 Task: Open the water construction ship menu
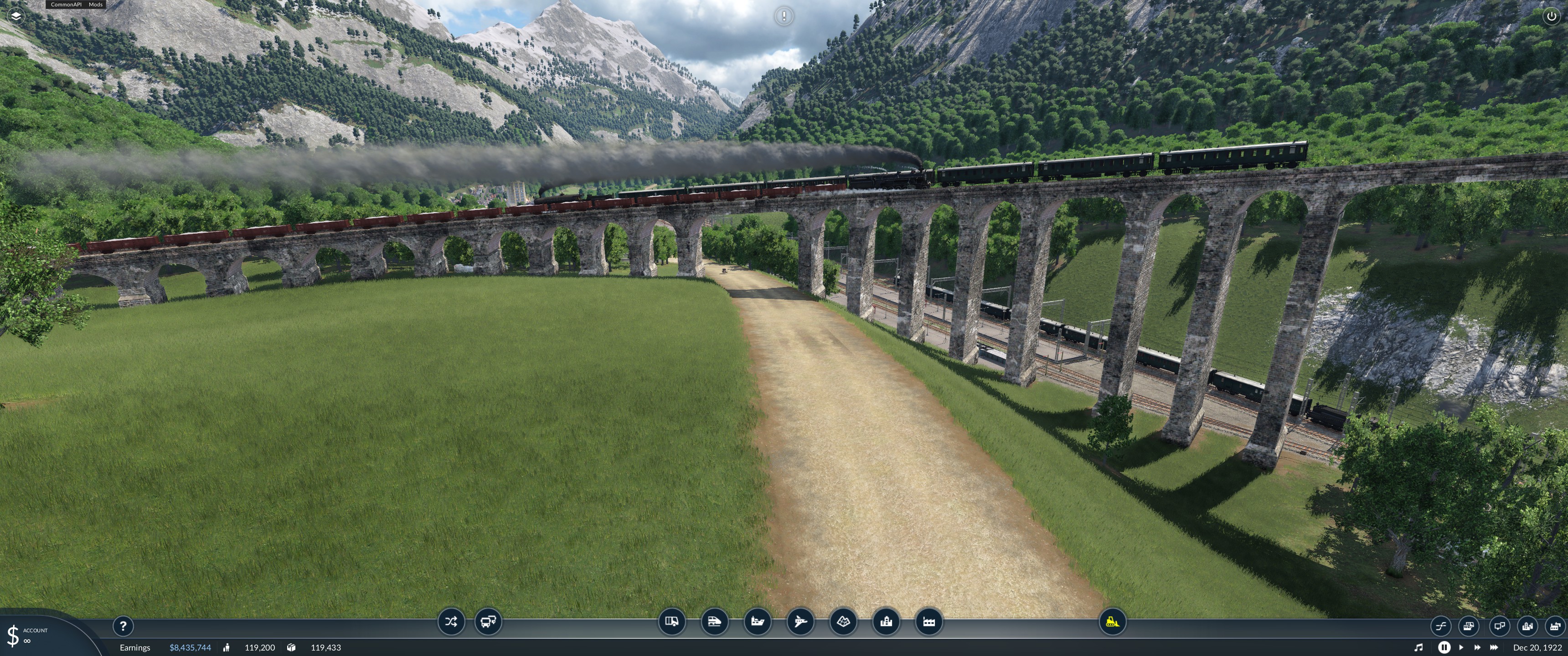[x=758, y=622]
